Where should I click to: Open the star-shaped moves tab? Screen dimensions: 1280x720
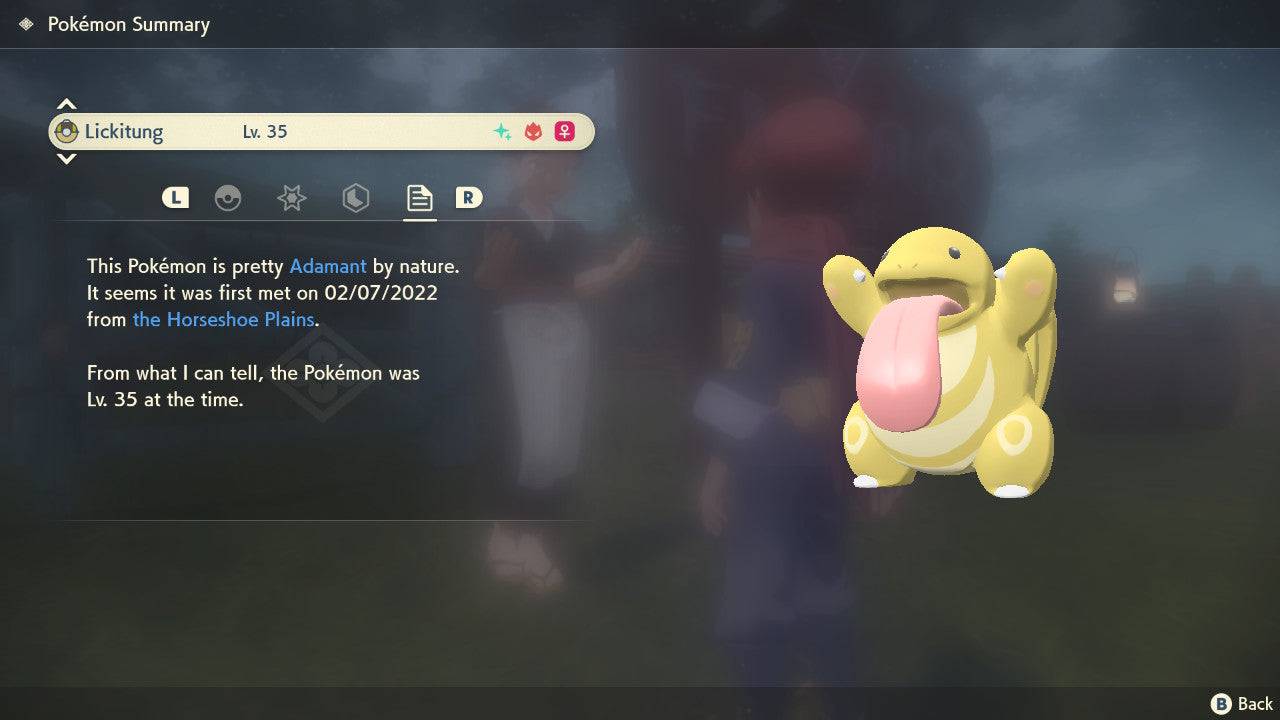(291, 197)
